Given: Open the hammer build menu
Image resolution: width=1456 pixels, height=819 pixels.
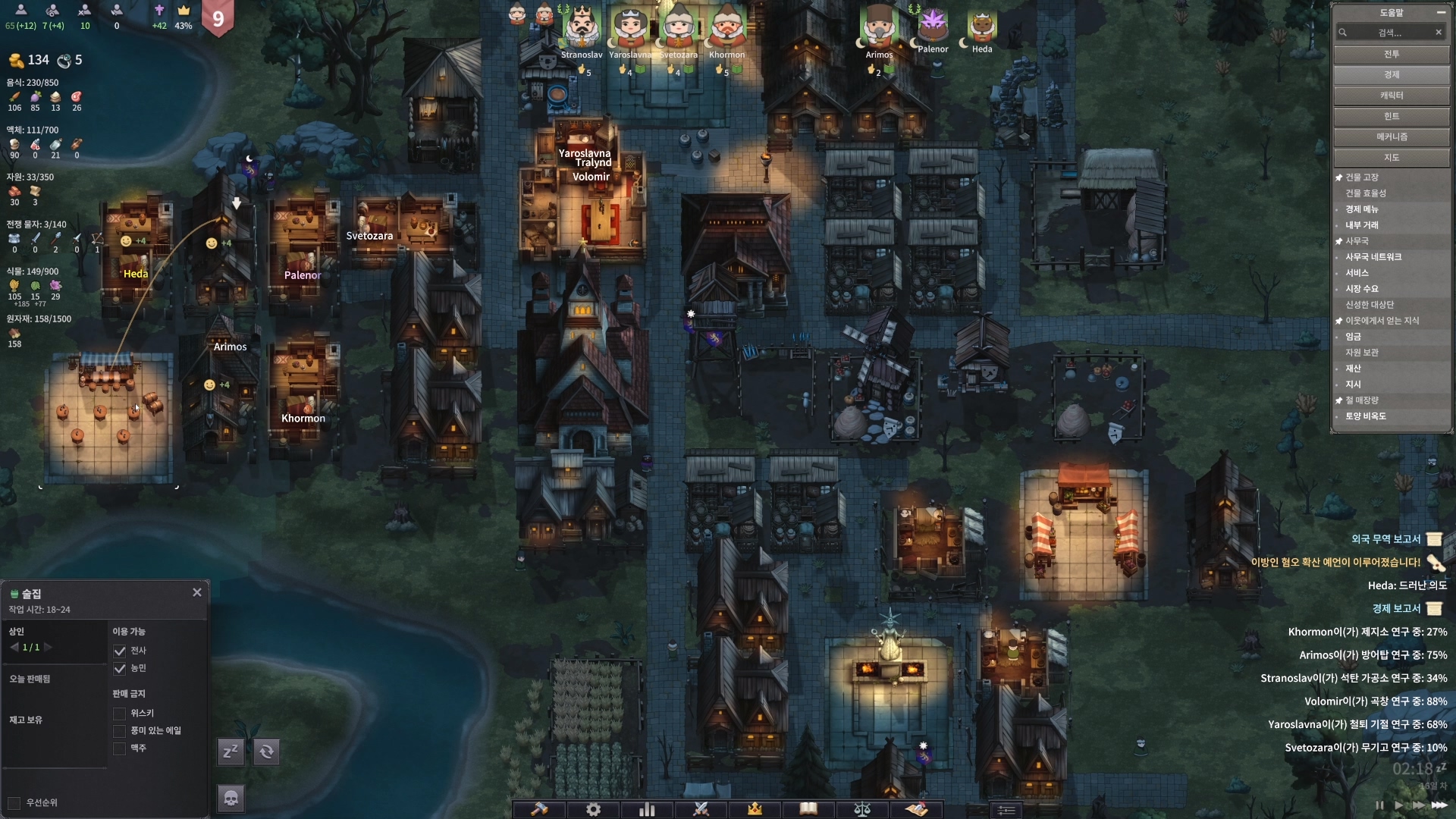Looking at the screenshot, I should (x=539, y=809).
